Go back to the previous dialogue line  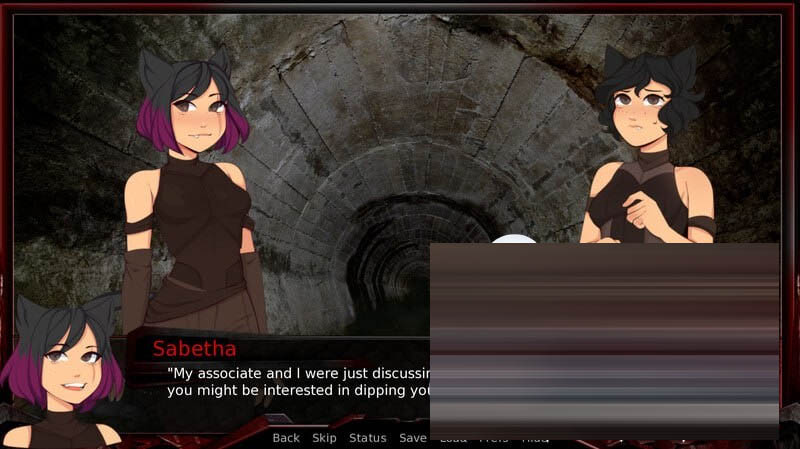tap(286, 438)
